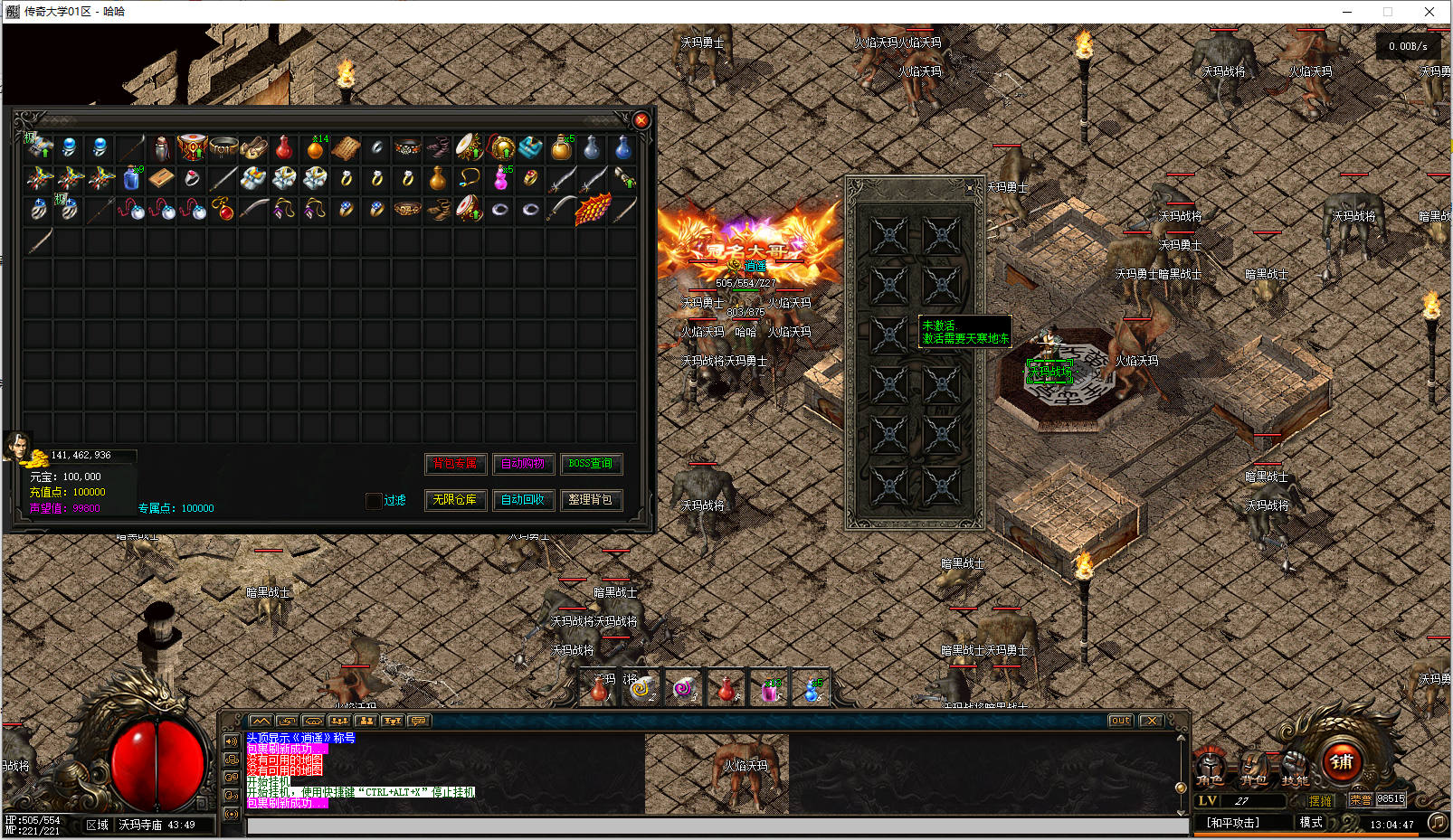
Task: Open the 无限仓库 unlimited warehouse
Action: (x=456, y=500)
